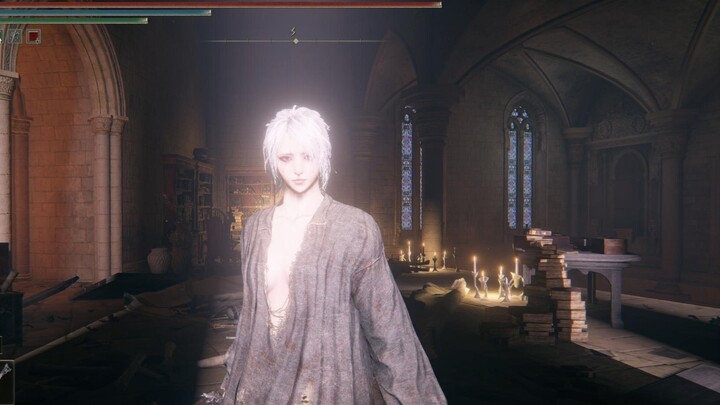Click the red status effect icon
720x405 pixels.
[x=34, y=36]
